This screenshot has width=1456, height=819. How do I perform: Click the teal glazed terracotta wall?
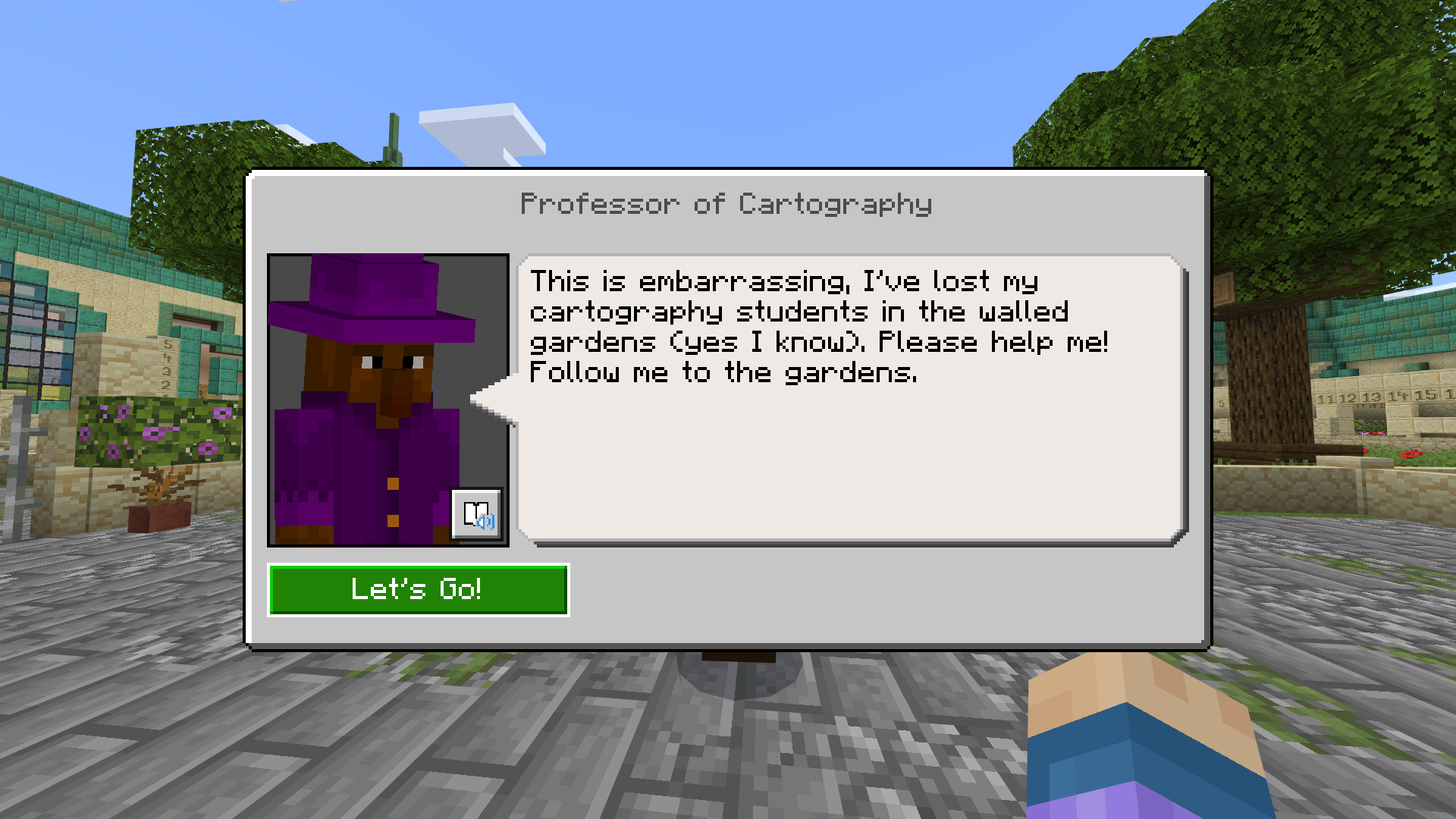click(1395, 326)
